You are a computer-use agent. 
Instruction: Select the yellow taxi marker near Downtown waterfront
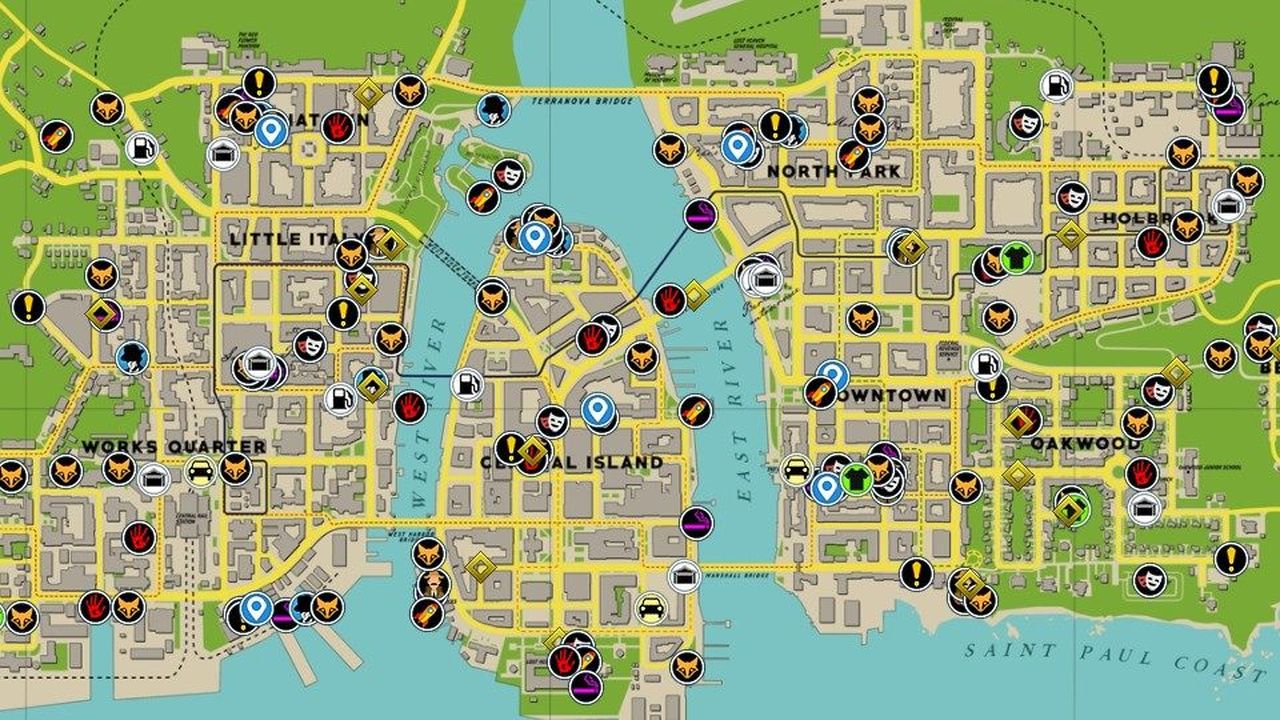(795, 471)
